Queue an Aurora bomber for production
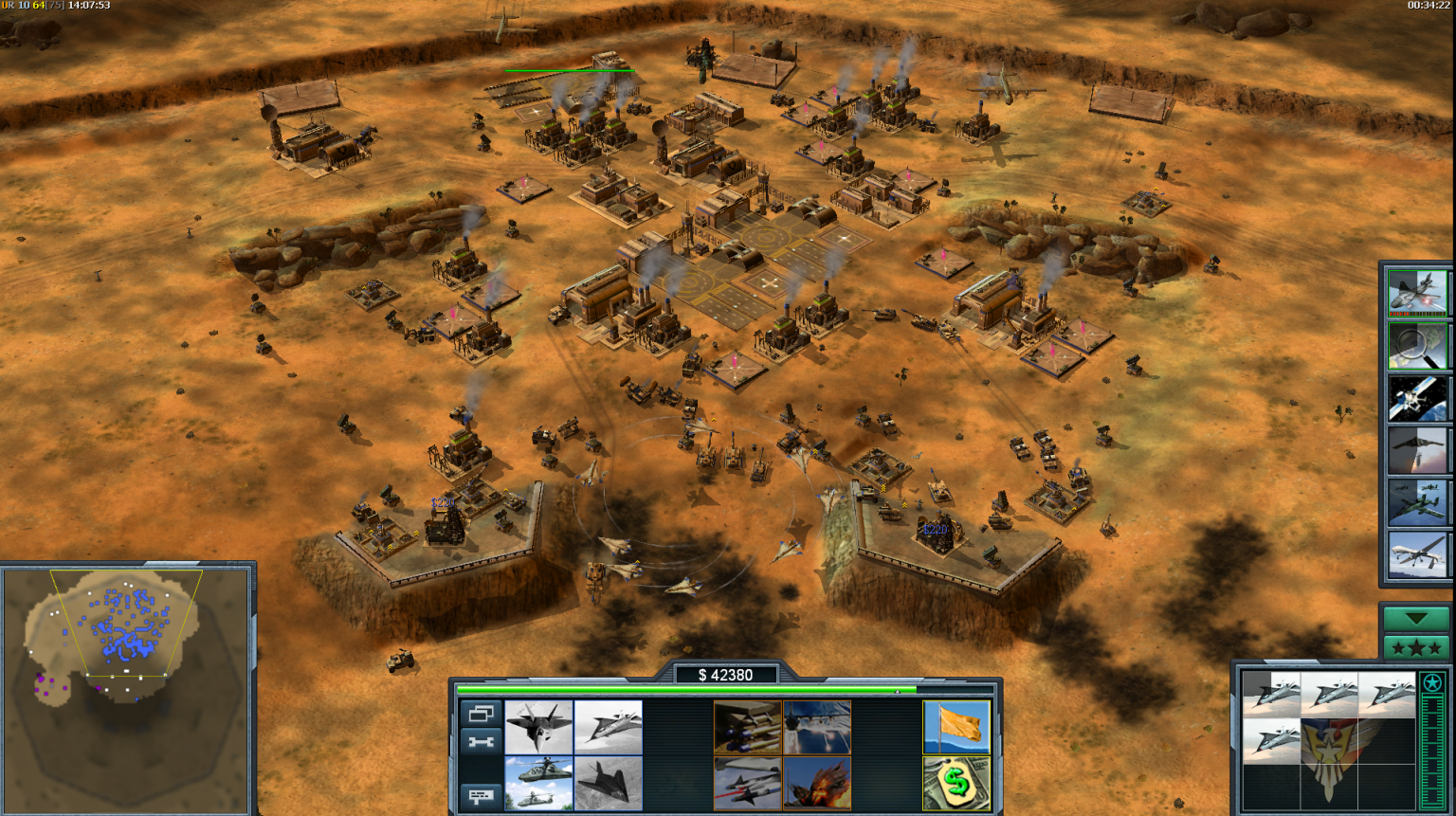 608,727
